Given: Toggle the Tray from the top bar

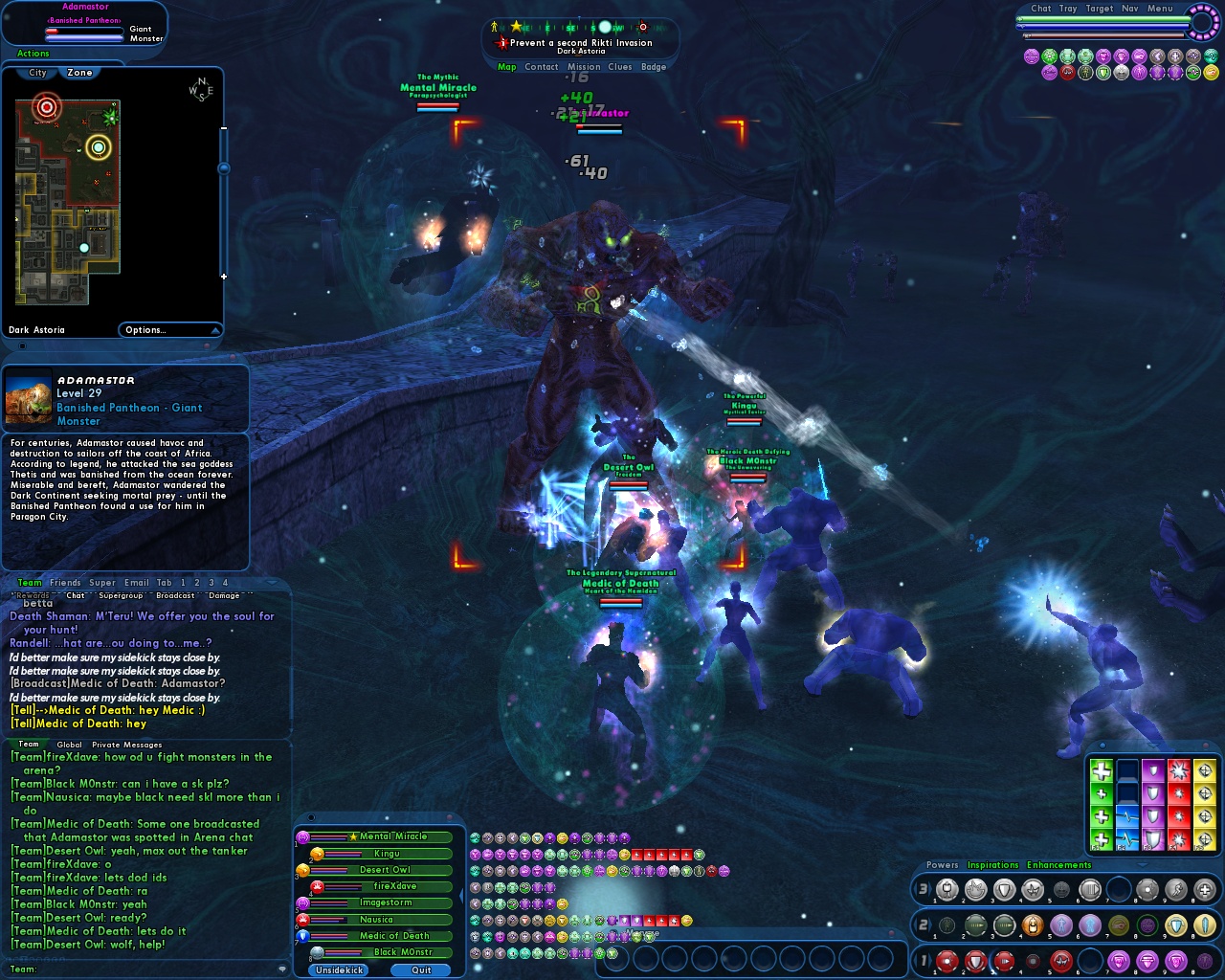Looking at the screenshot, I should point(1068,9).
